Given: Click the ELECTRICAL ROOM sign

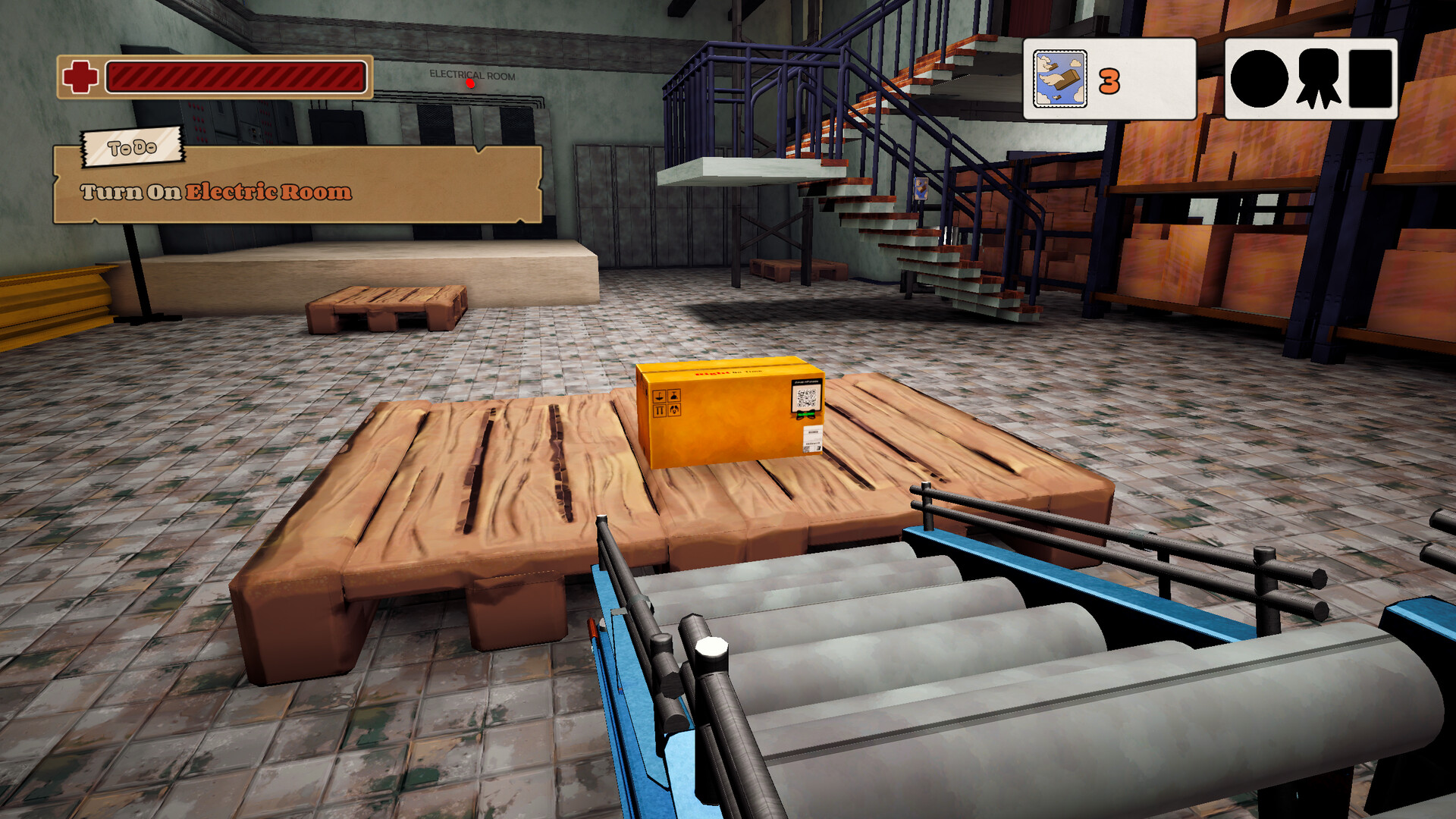Looking at the screenshot, I should click(x=472, y=75).
